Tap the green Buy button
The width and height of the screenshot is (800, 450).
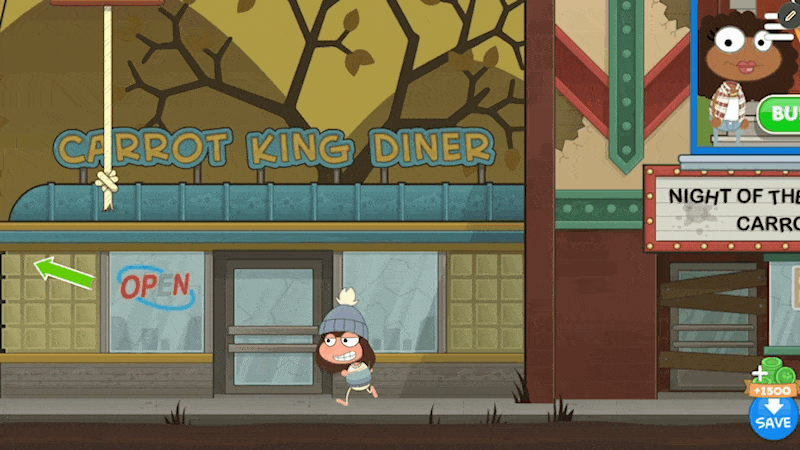pos(781,114)
